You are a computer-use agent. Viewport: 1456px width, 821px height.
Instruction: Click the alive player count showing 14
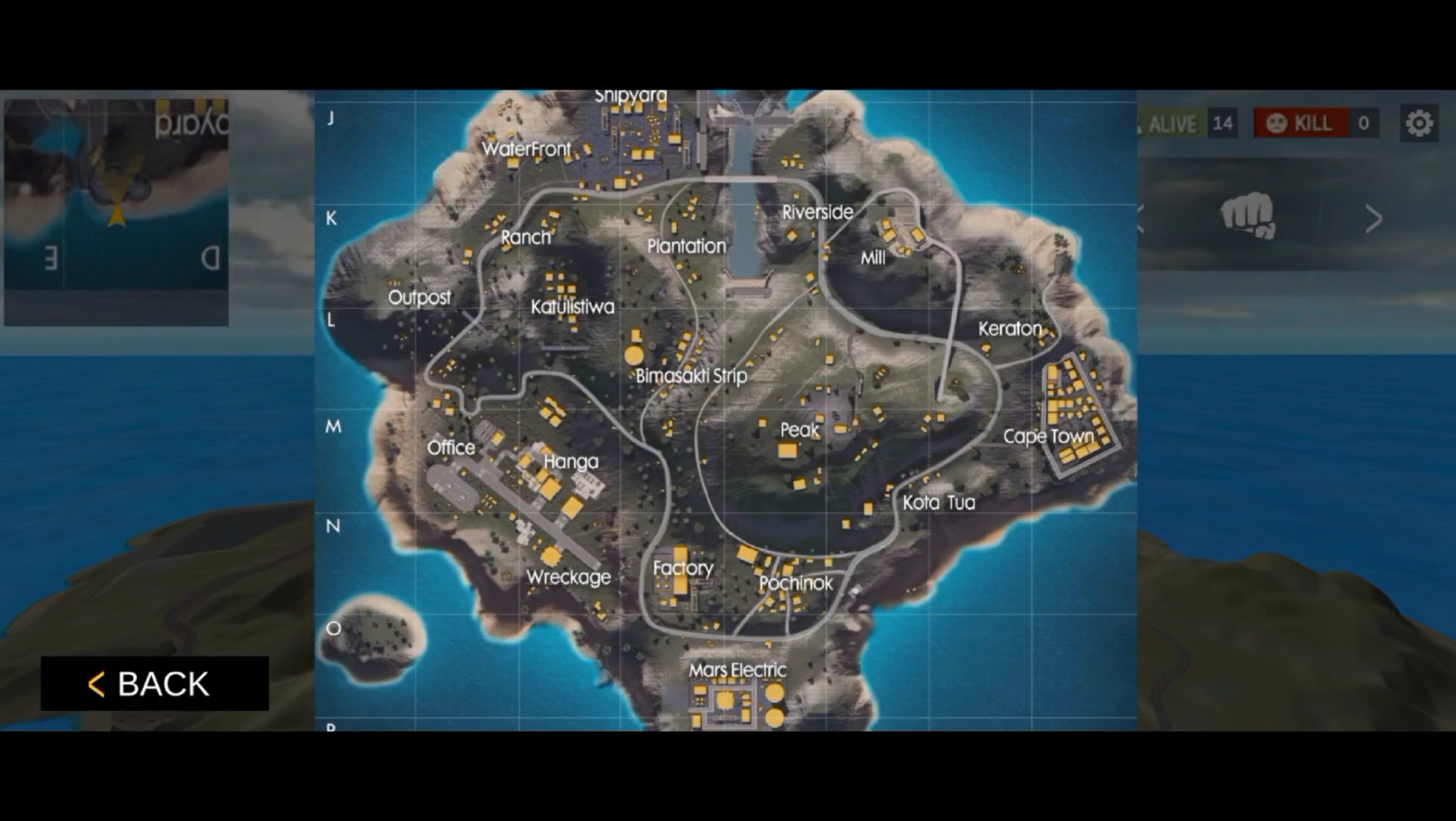coord(1224,123)
